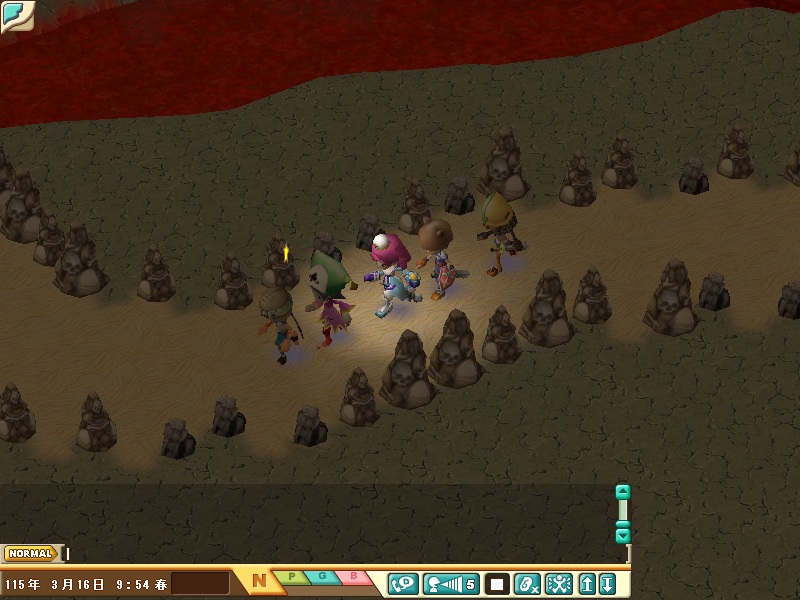Open the phone speech bubble chat button
The image size is (800, 600).
[x=403, y=583]
